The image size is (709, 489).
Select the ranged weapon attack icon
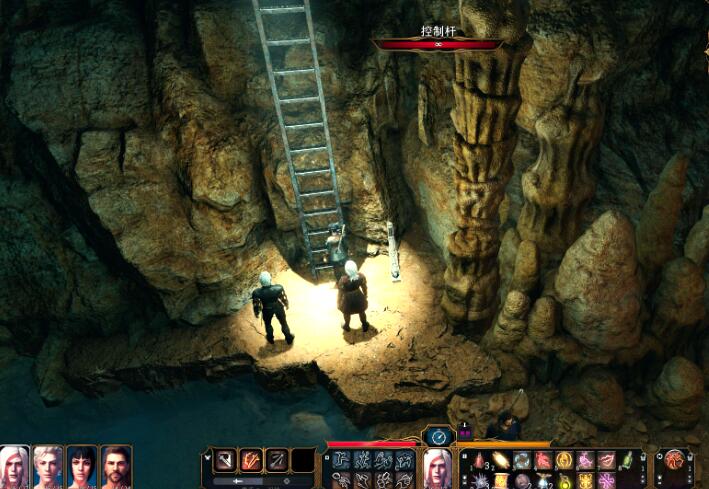[x=276, y=460]
